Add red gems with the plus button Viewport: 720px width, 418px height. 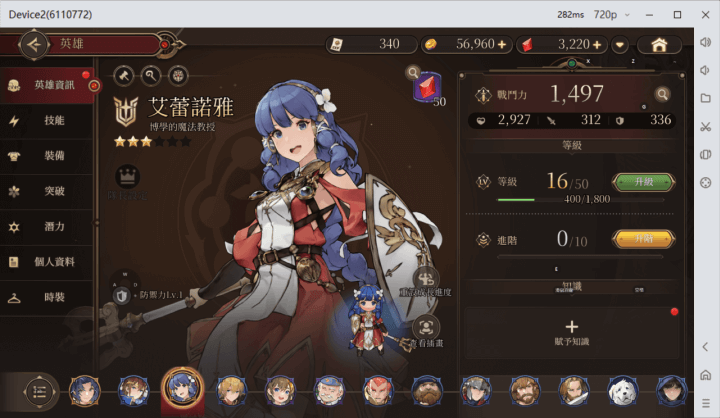pyautogui.click(x=597, y=45)
